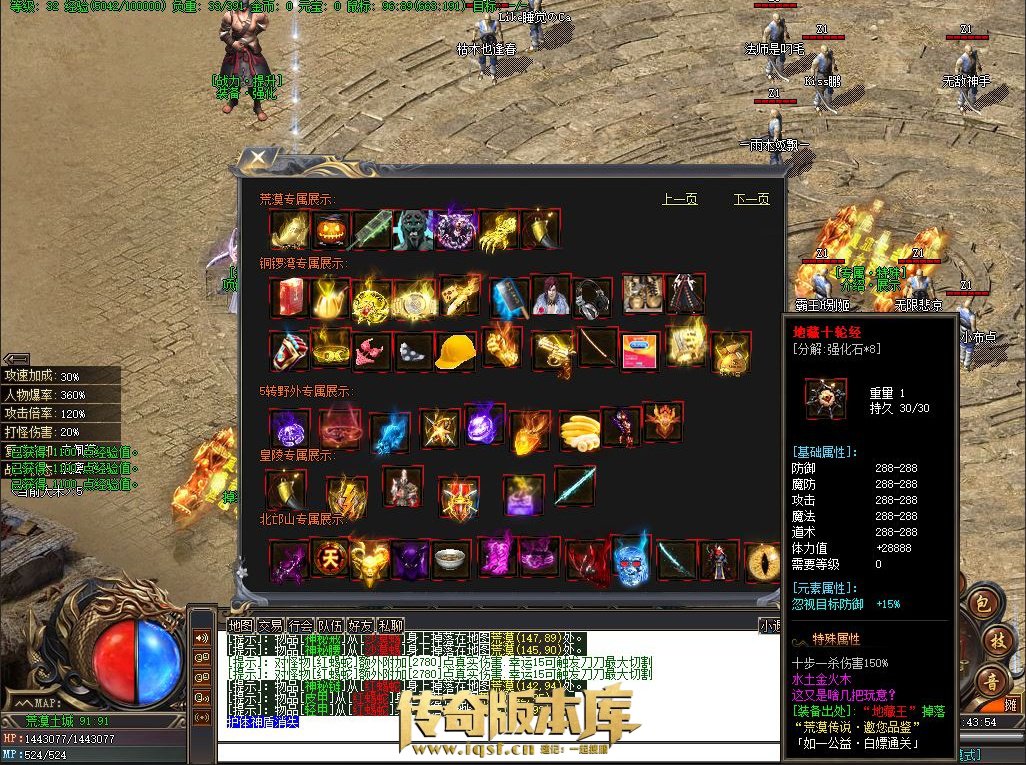
Task: Select the golden ram skull item
Action: coord(370,561)
